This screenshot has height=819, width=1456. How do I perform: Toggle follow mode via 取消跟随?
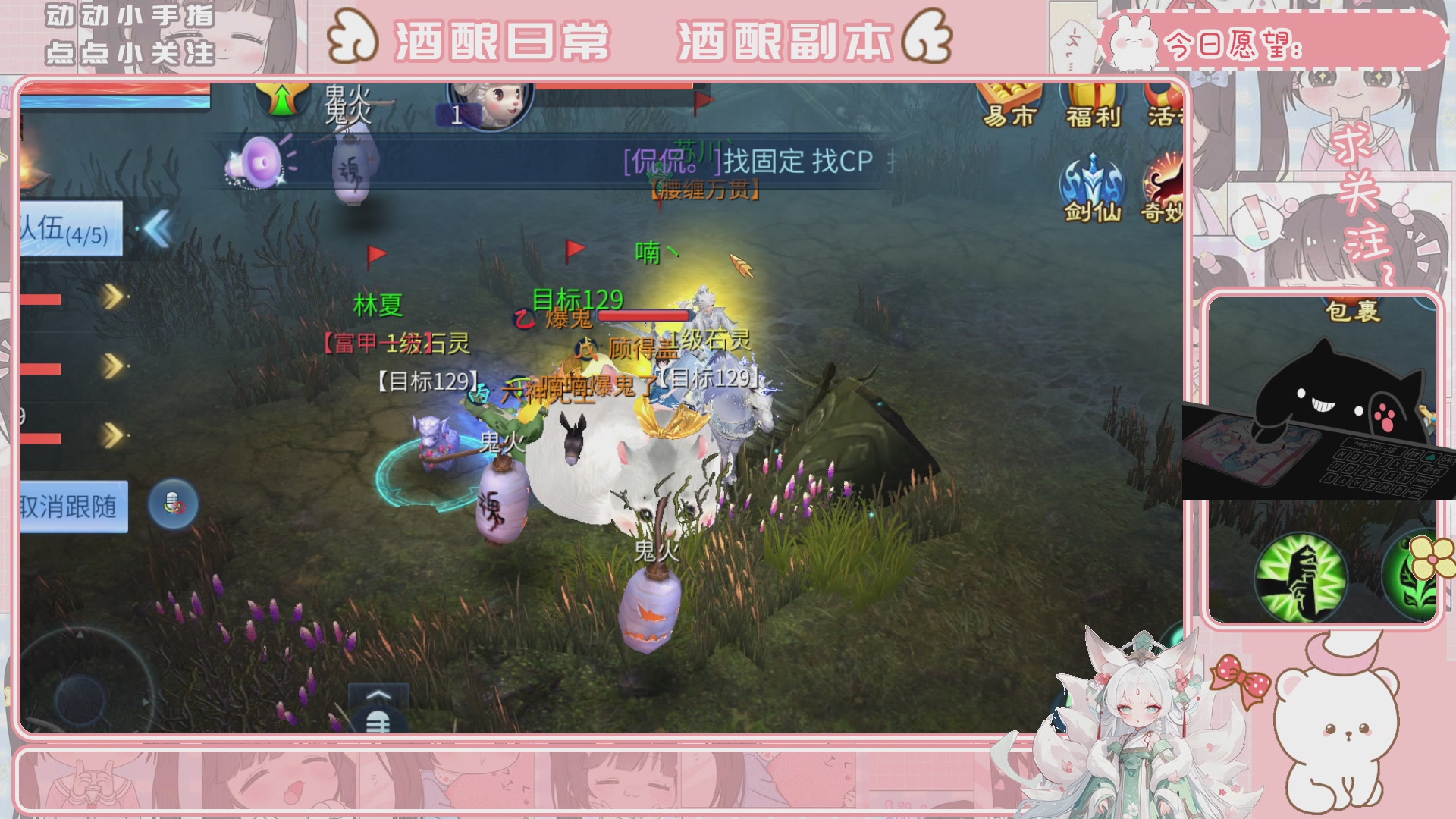(73, 506)
